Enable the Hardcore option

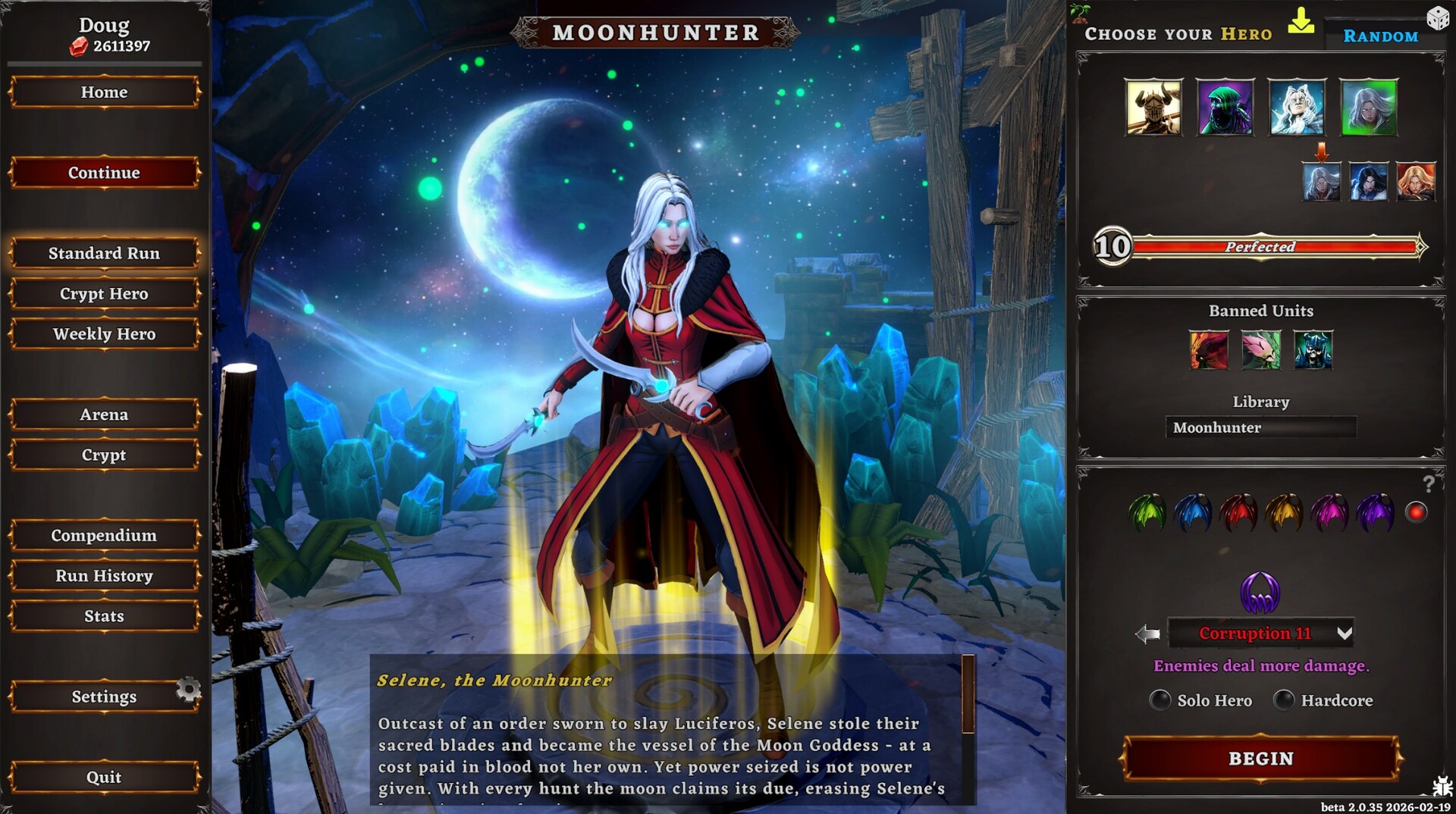click(x=1285, y=700)
